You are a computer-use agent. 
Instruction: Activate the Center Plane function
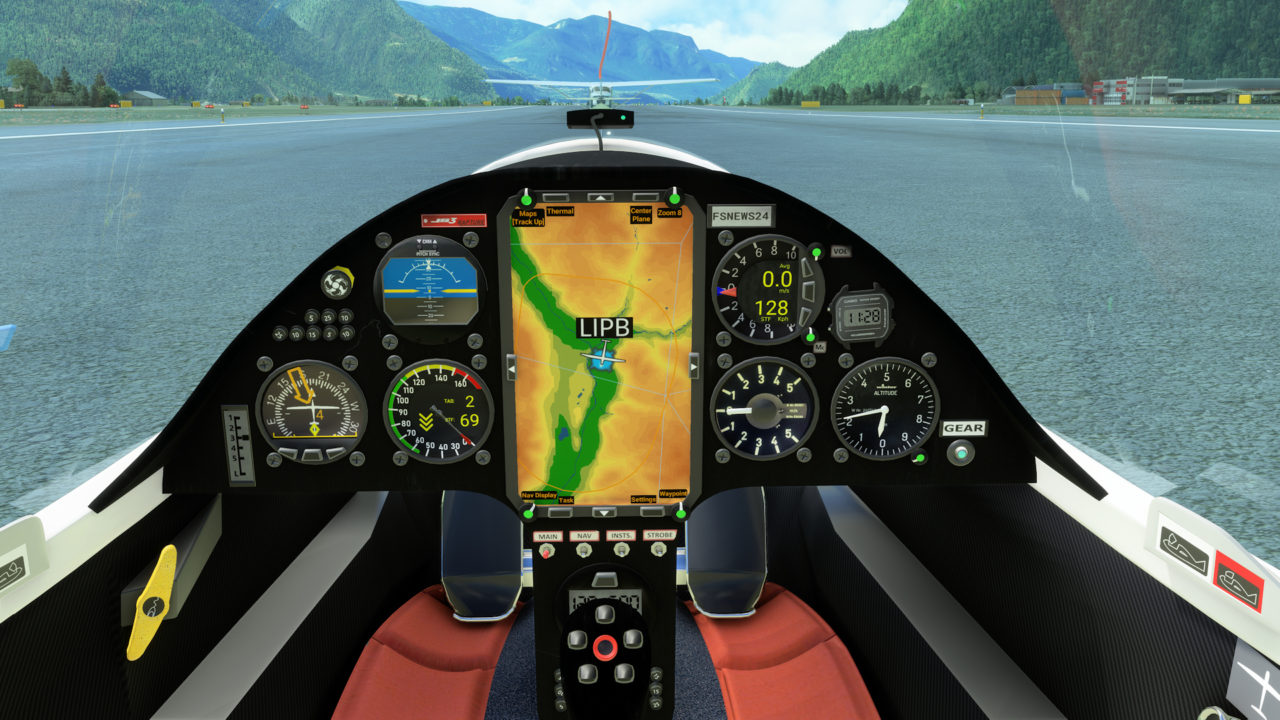click(x=645, y=197)
